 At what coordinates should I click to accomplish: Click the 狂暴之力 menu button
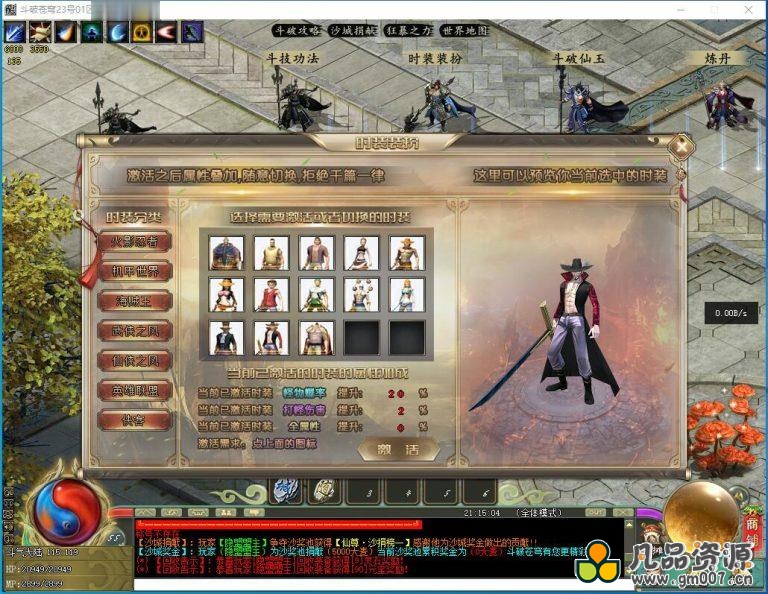(410, 30)
